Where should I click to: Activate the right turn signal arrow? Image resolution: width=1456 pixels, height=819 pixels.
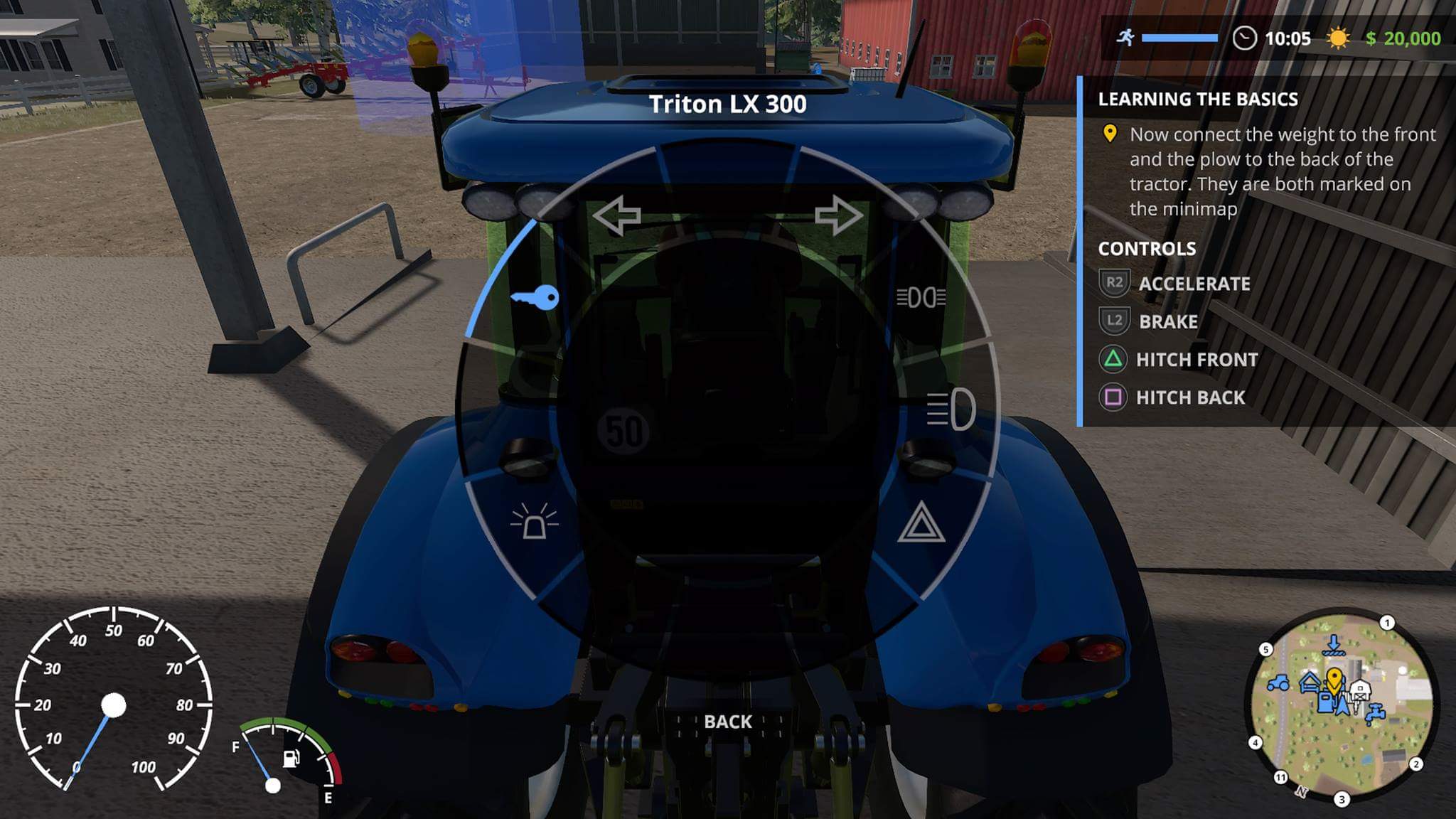click(839, 215)
